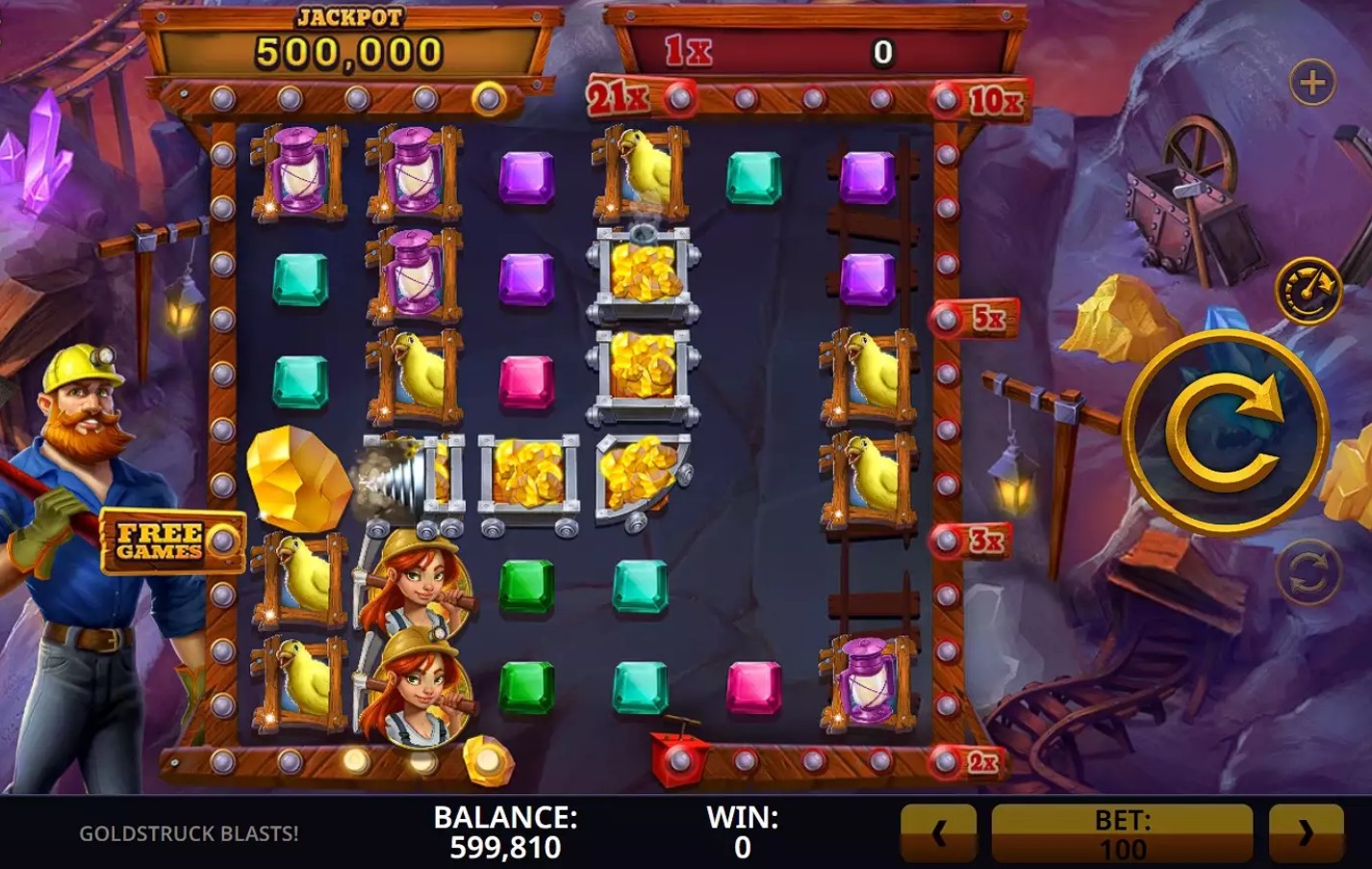Spin the reels with the golden arrow button

point(1226,432)
